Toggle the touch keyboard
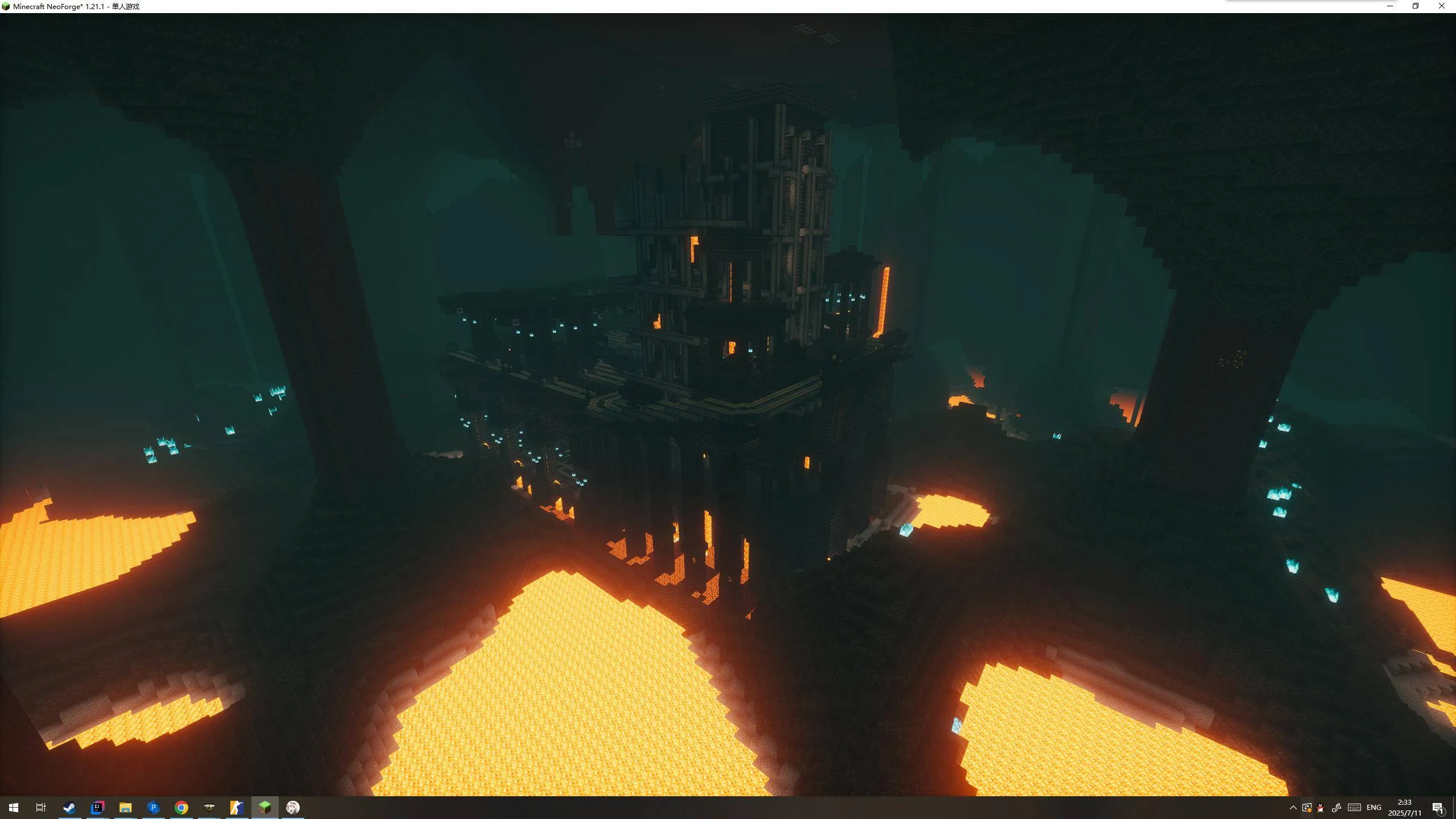The image size is (1456, 819). [x=1354, y=807]
